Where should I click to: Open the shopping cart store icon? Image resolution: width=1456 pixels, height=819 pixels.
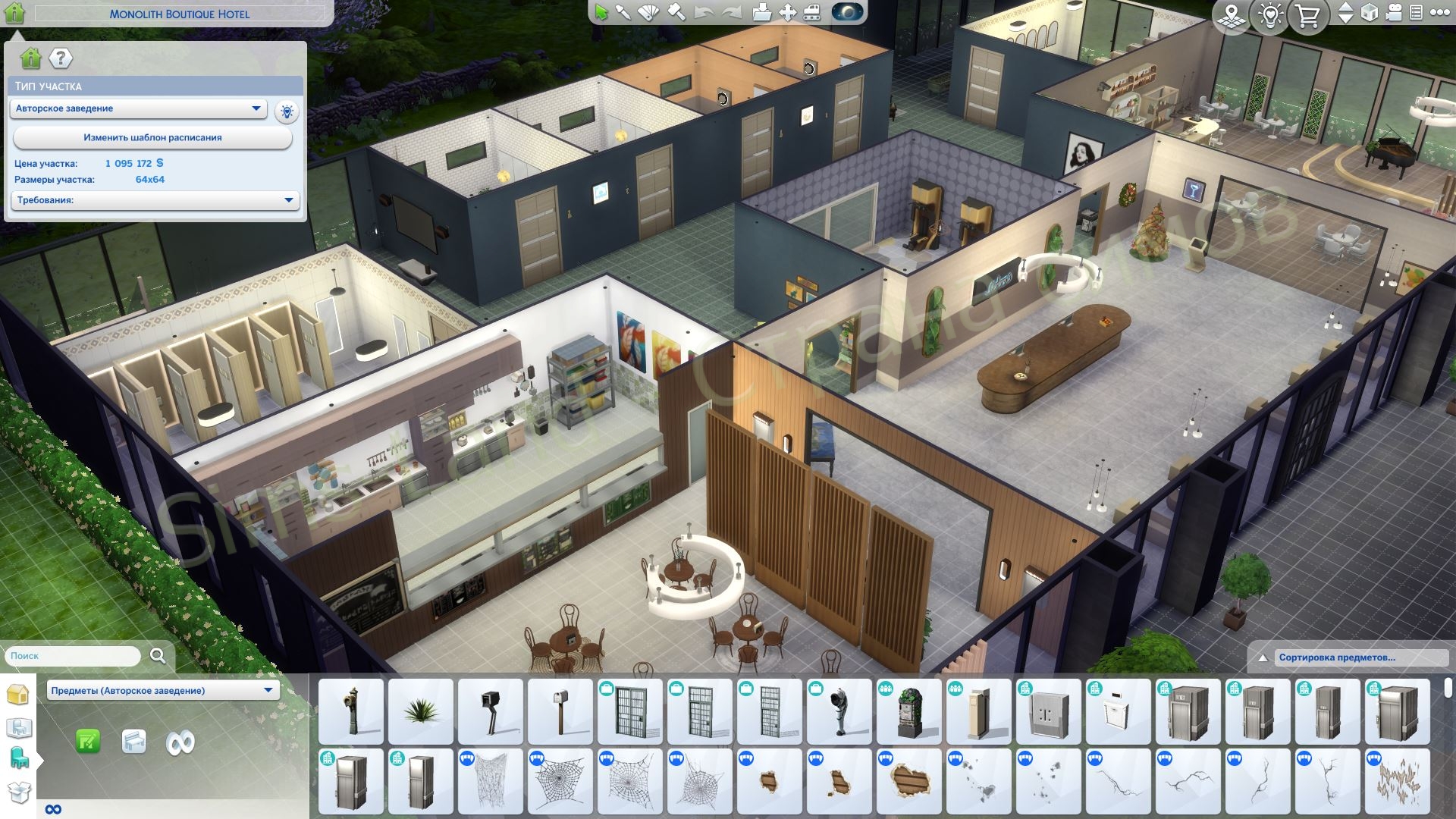tap(1308, 15)
